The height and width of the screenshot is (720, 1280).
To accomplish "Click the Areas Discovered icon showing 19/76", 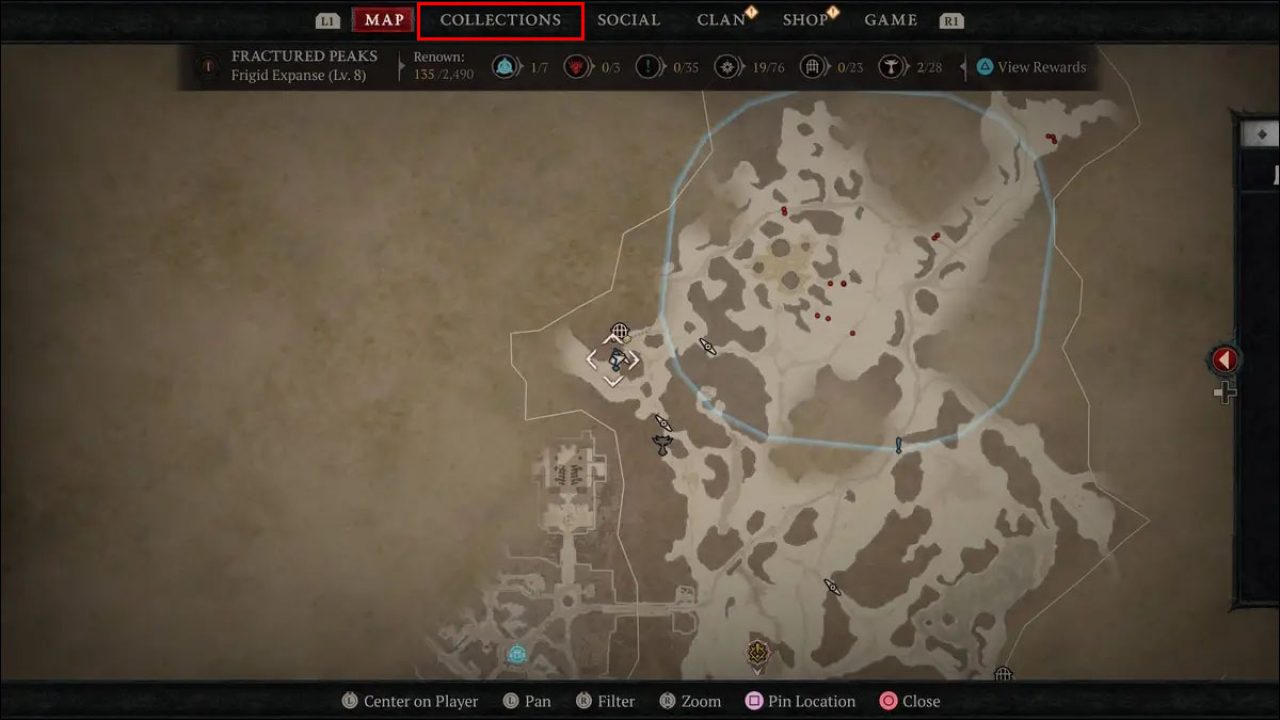I will (x=729, y=67).
